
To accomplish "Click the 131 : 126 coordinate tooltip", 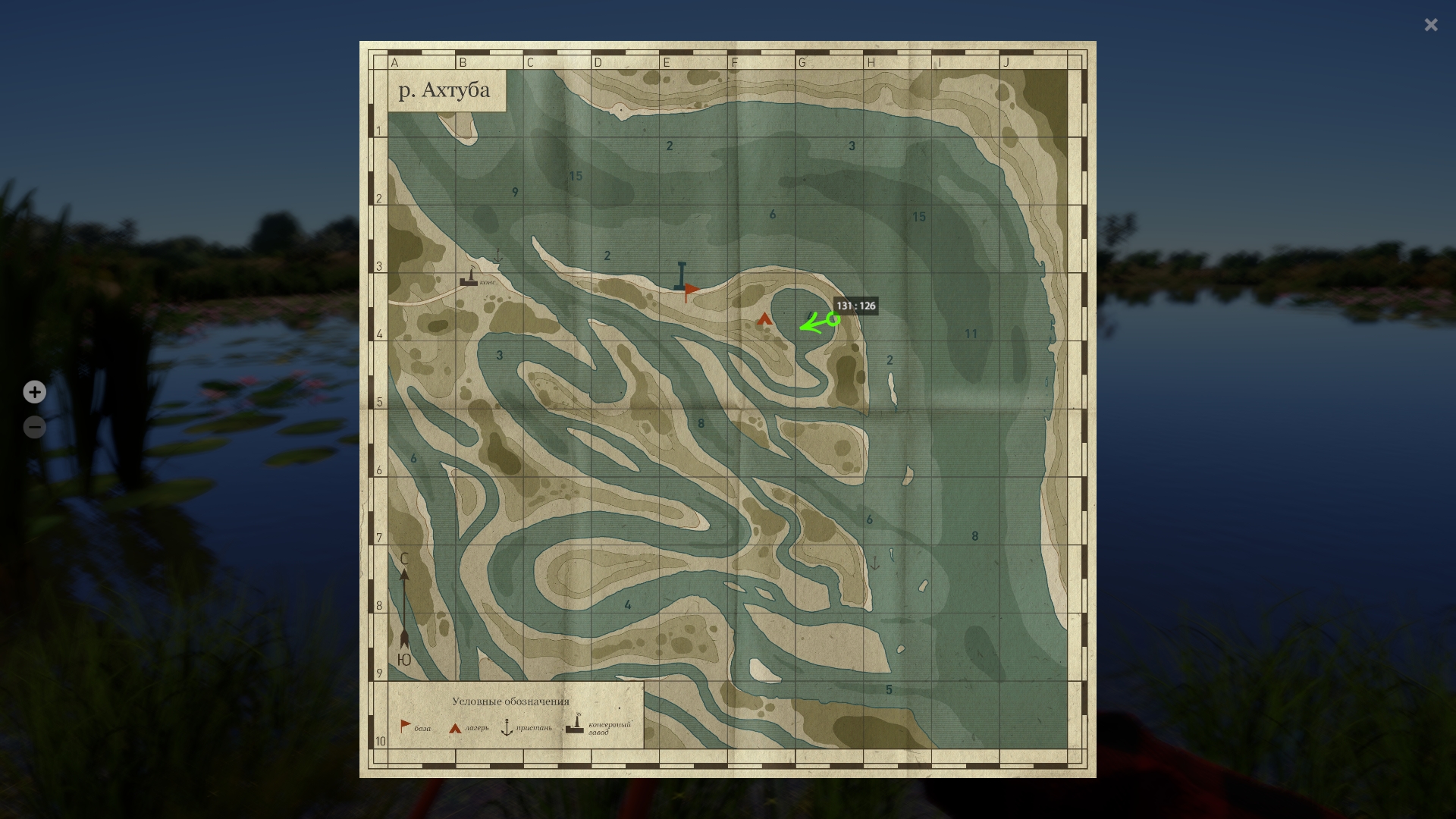I will tap(855, 306).
